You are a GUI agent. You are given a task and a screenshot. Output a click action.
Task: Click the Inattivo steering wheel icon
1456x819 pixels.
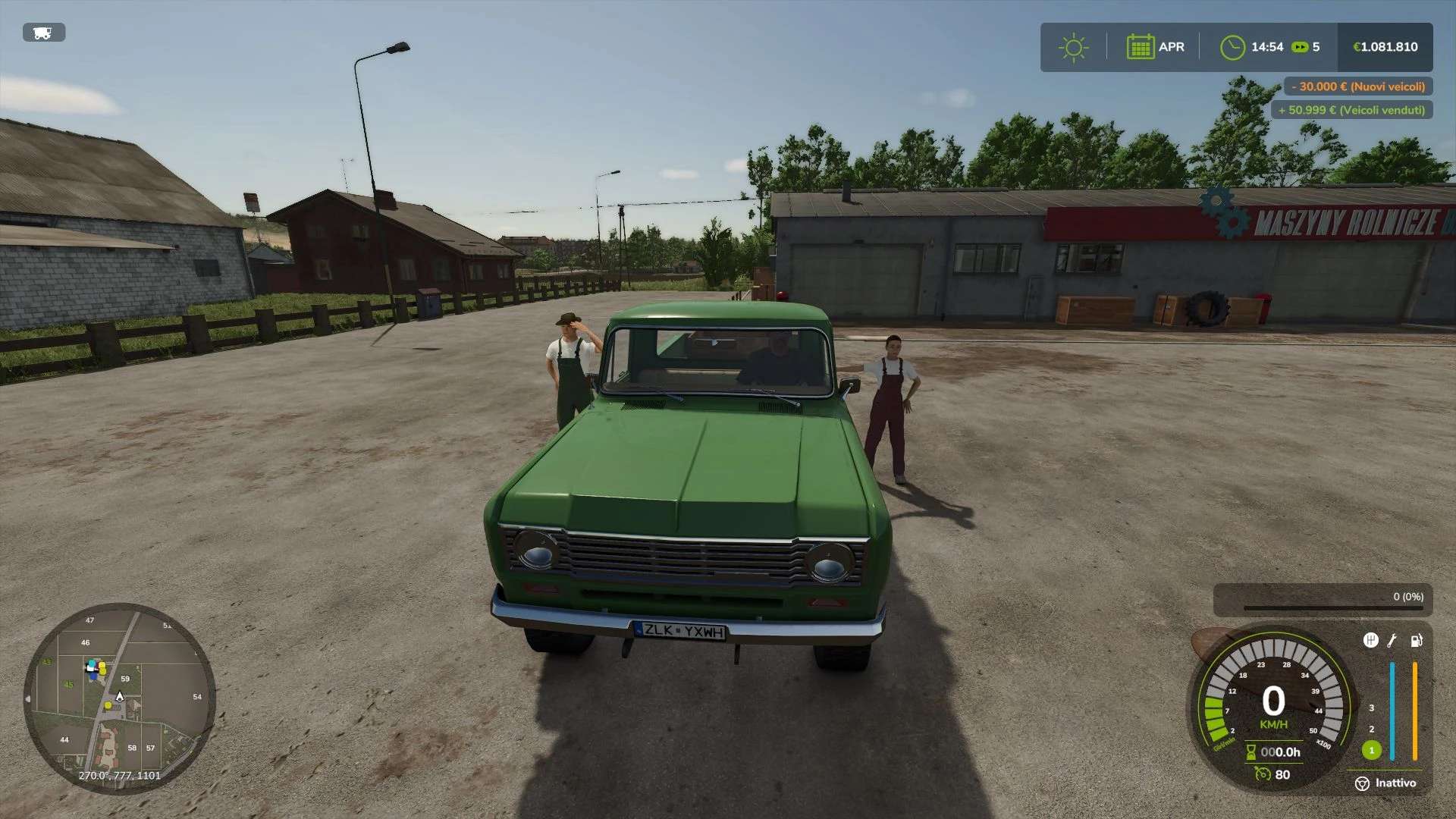[x=1363, y=783]
